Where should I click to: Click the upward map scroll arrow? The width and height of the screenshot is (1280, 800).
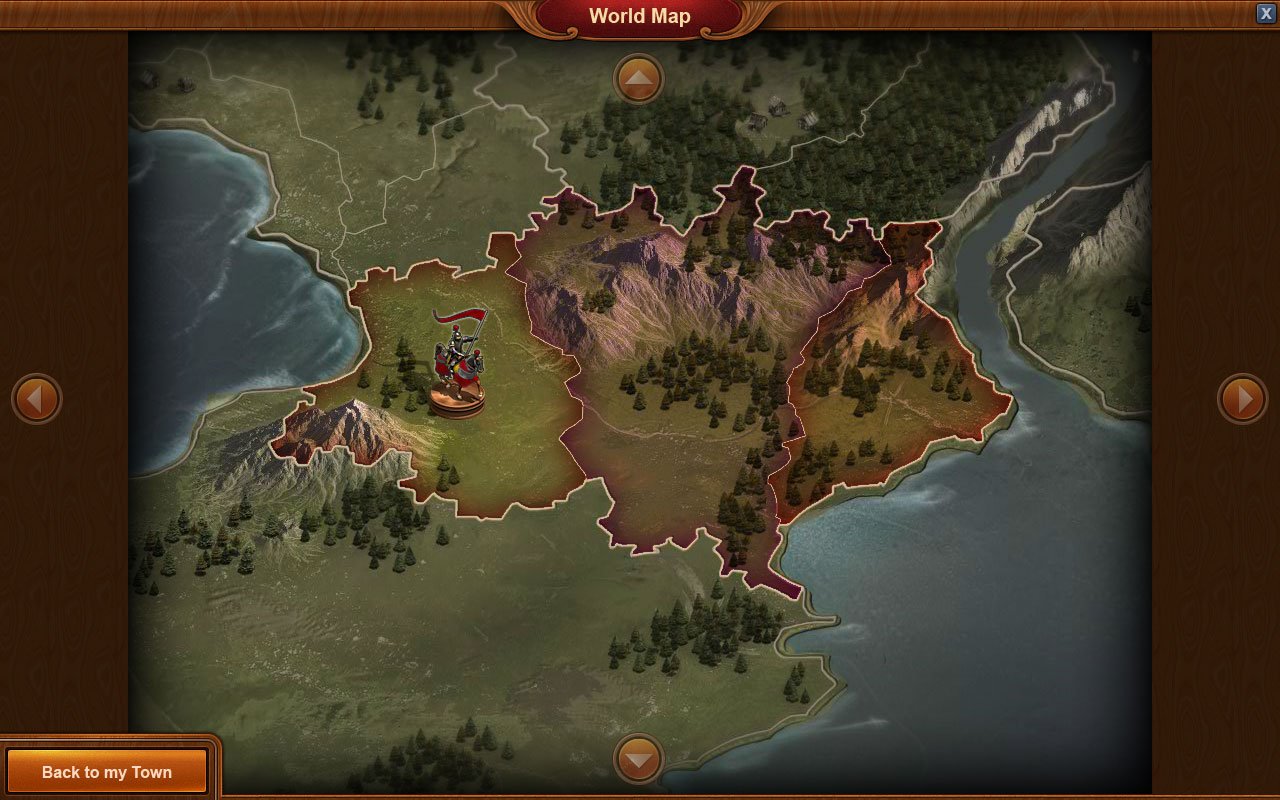click(637, 78)
